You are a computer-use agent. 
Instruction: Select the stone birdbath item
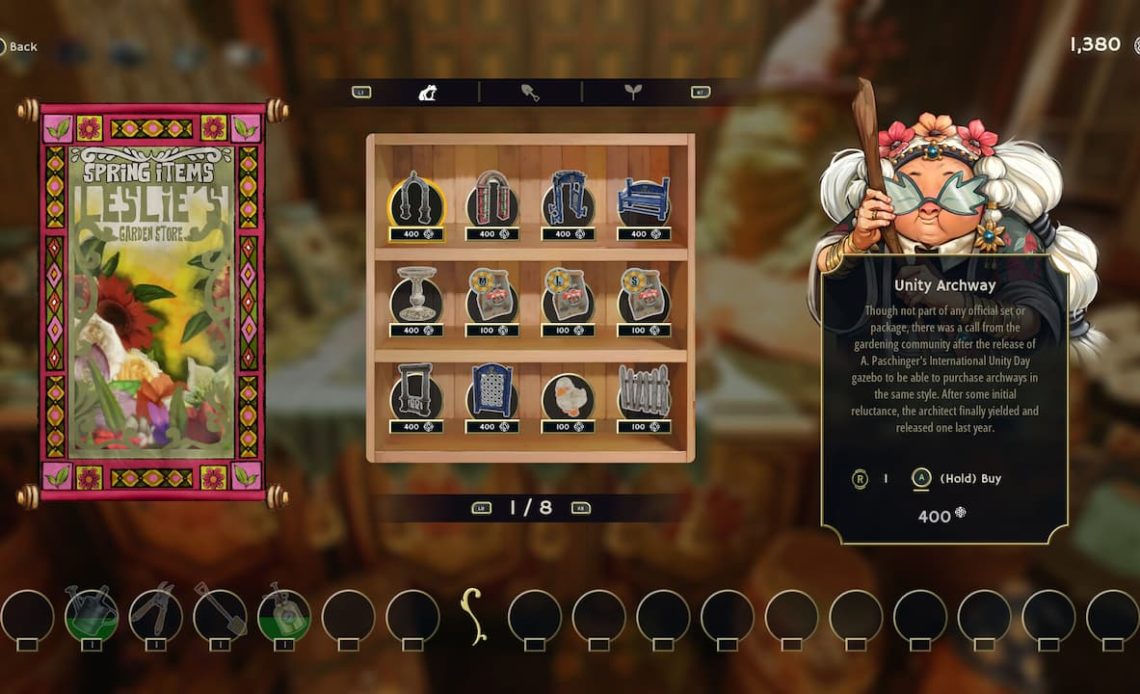[x=416, y=296]
